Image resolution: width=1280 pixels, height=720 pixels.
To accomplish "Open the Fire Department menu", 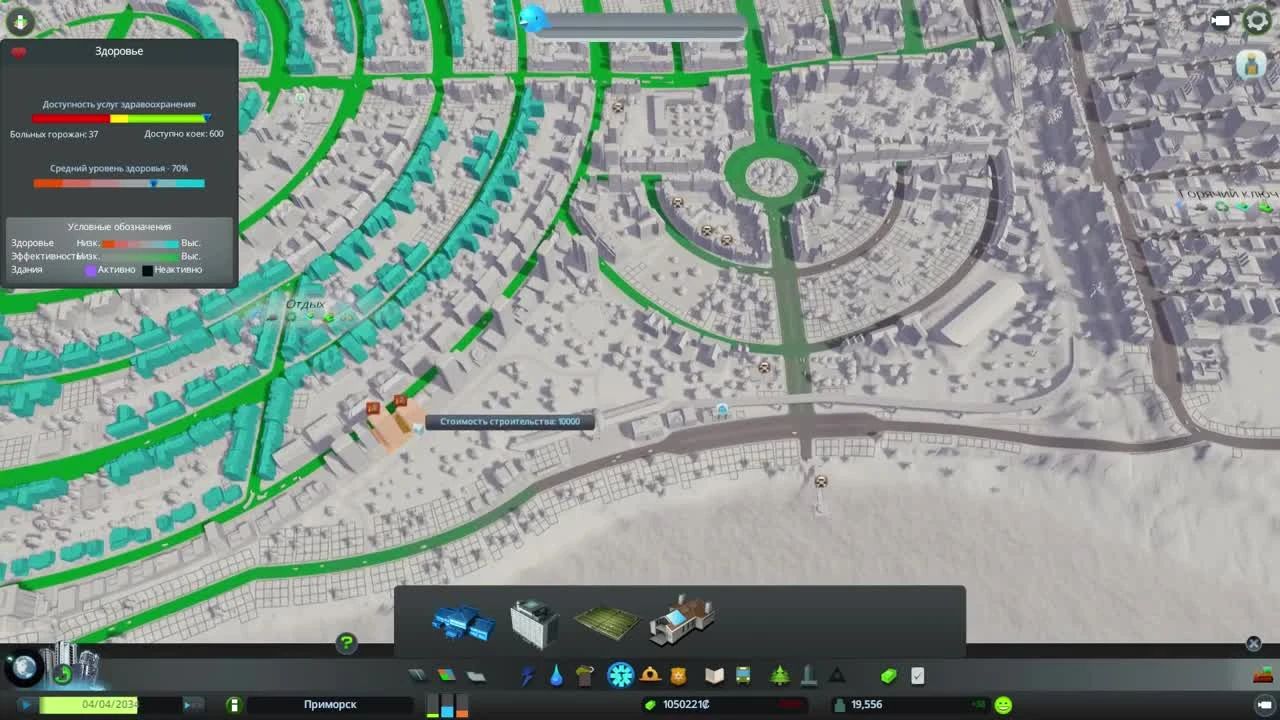I will 651,675.
